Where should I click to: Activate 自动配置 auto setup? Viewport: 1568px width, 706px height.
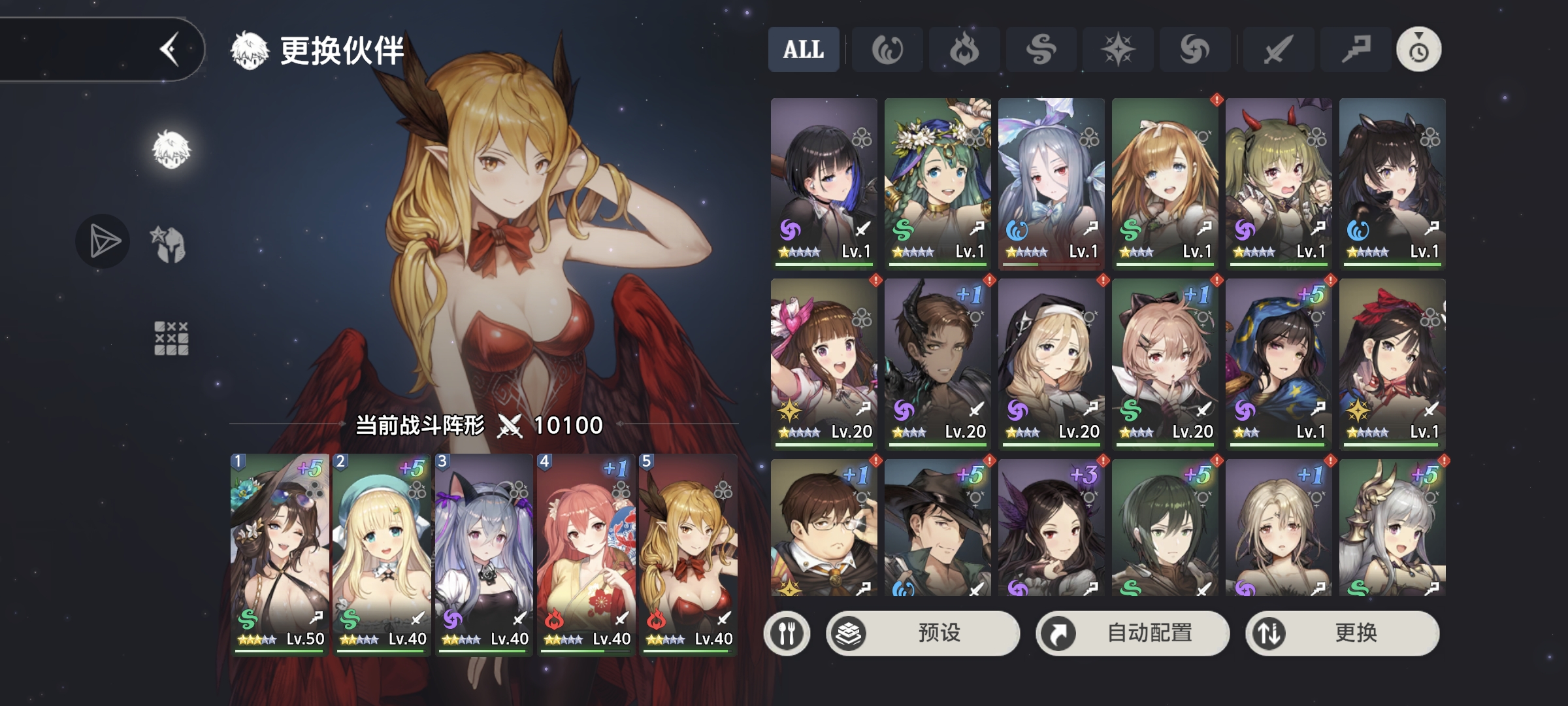pos(1132,633)
